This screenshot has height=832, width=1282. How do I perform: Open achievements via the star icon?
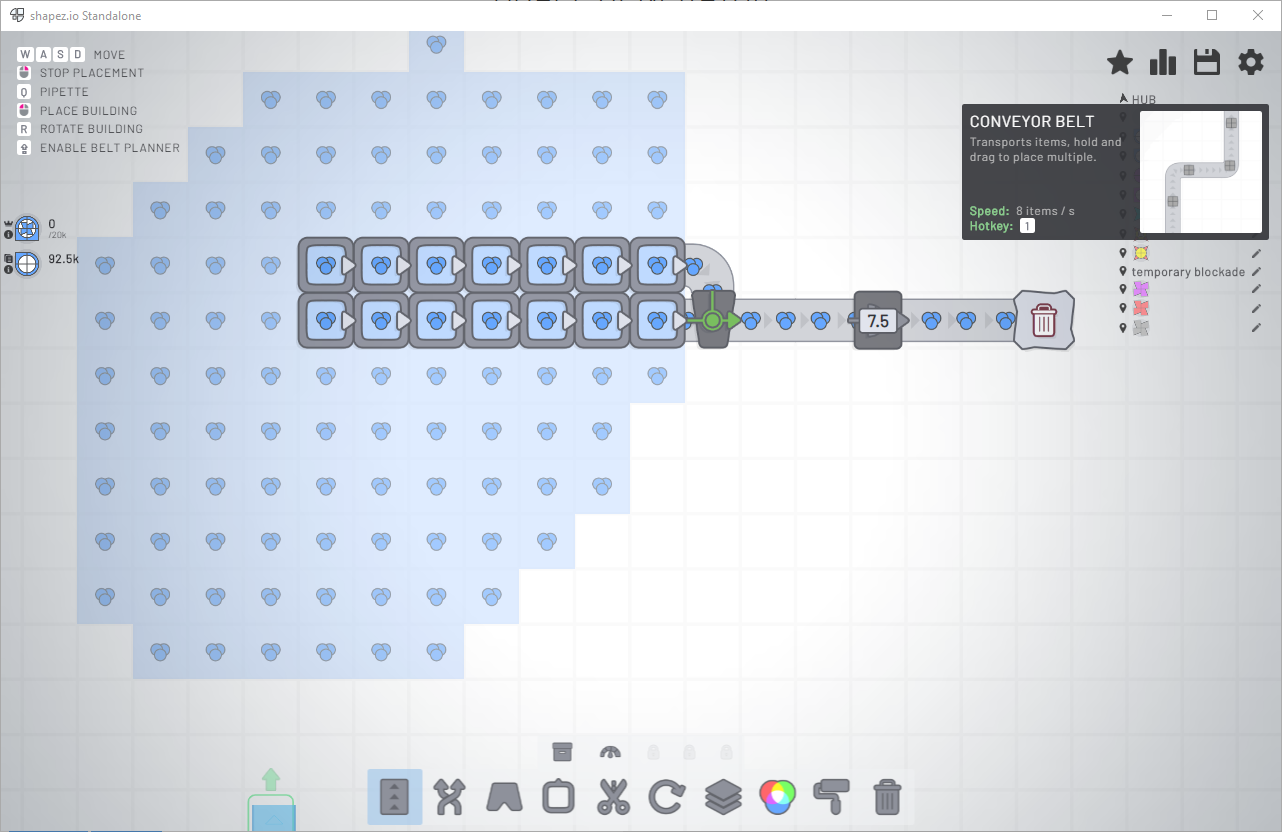click(1120, 61)
